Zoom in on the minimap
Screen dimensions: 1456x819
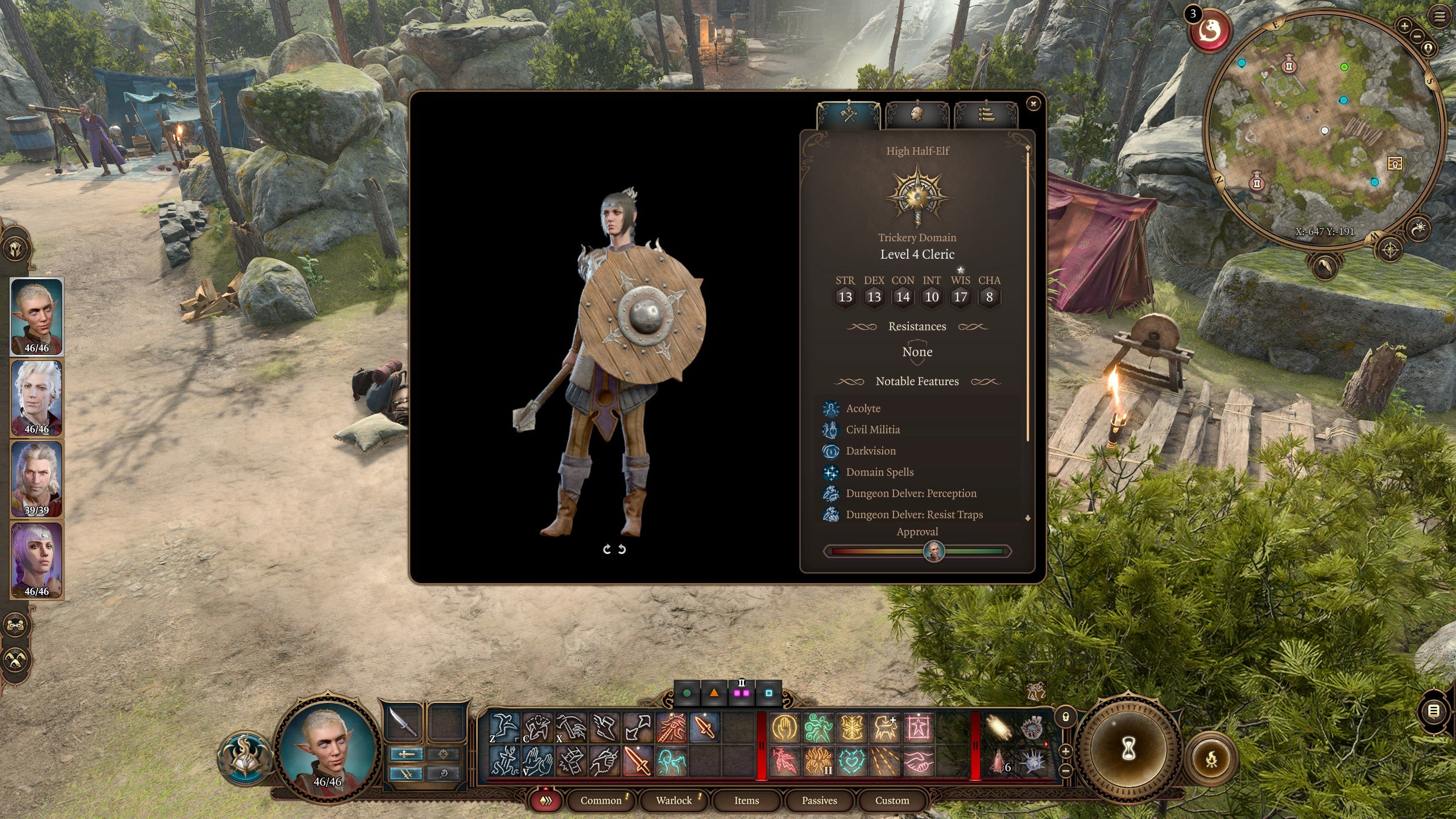coord(1404,26)
